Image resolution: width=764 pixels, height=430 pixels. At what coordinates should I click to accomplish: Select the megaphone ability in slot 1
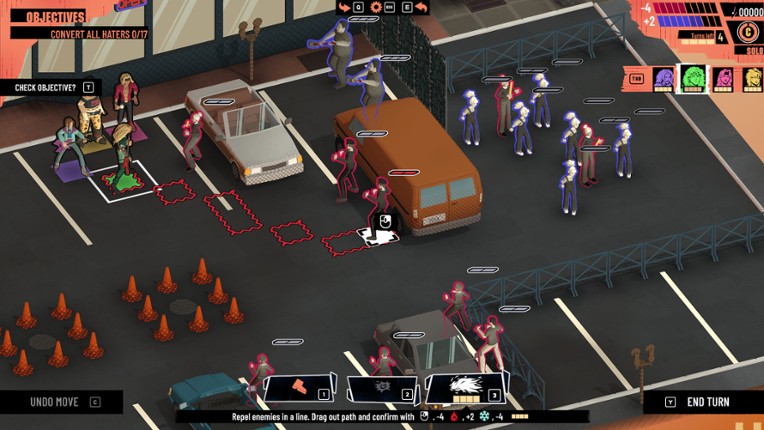(298, 388)
